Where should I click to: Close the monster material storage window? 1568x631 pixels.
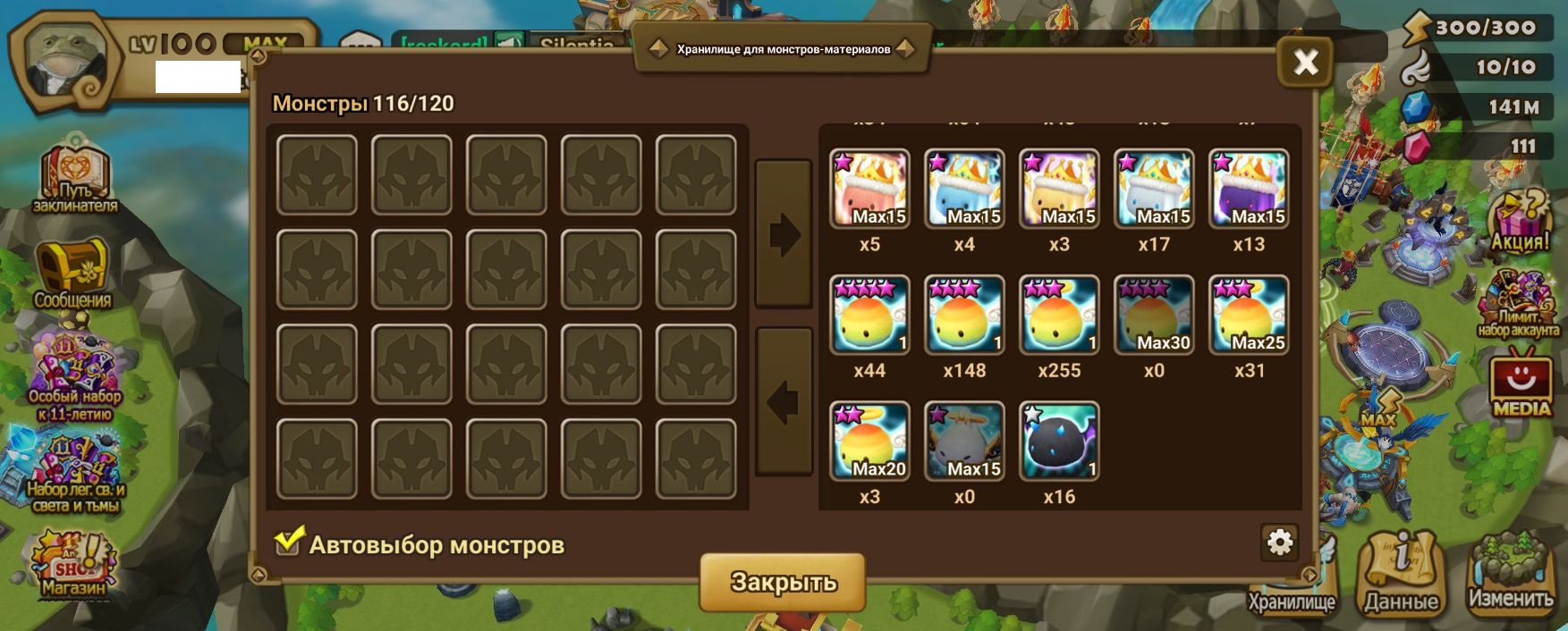tap(1305, 62)
